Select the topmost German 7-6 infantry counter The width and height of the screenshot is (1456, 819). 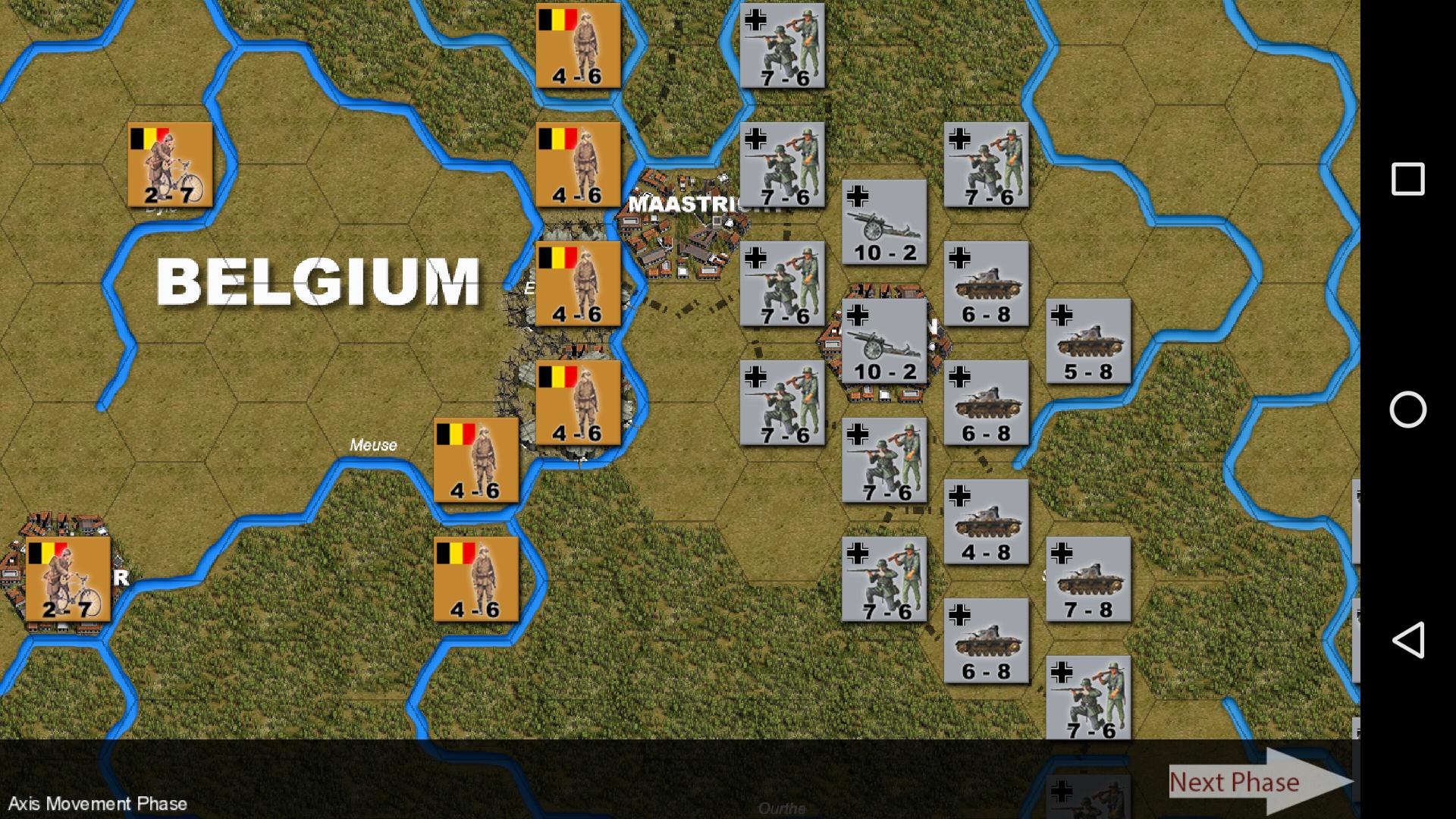tap(781, 45)
